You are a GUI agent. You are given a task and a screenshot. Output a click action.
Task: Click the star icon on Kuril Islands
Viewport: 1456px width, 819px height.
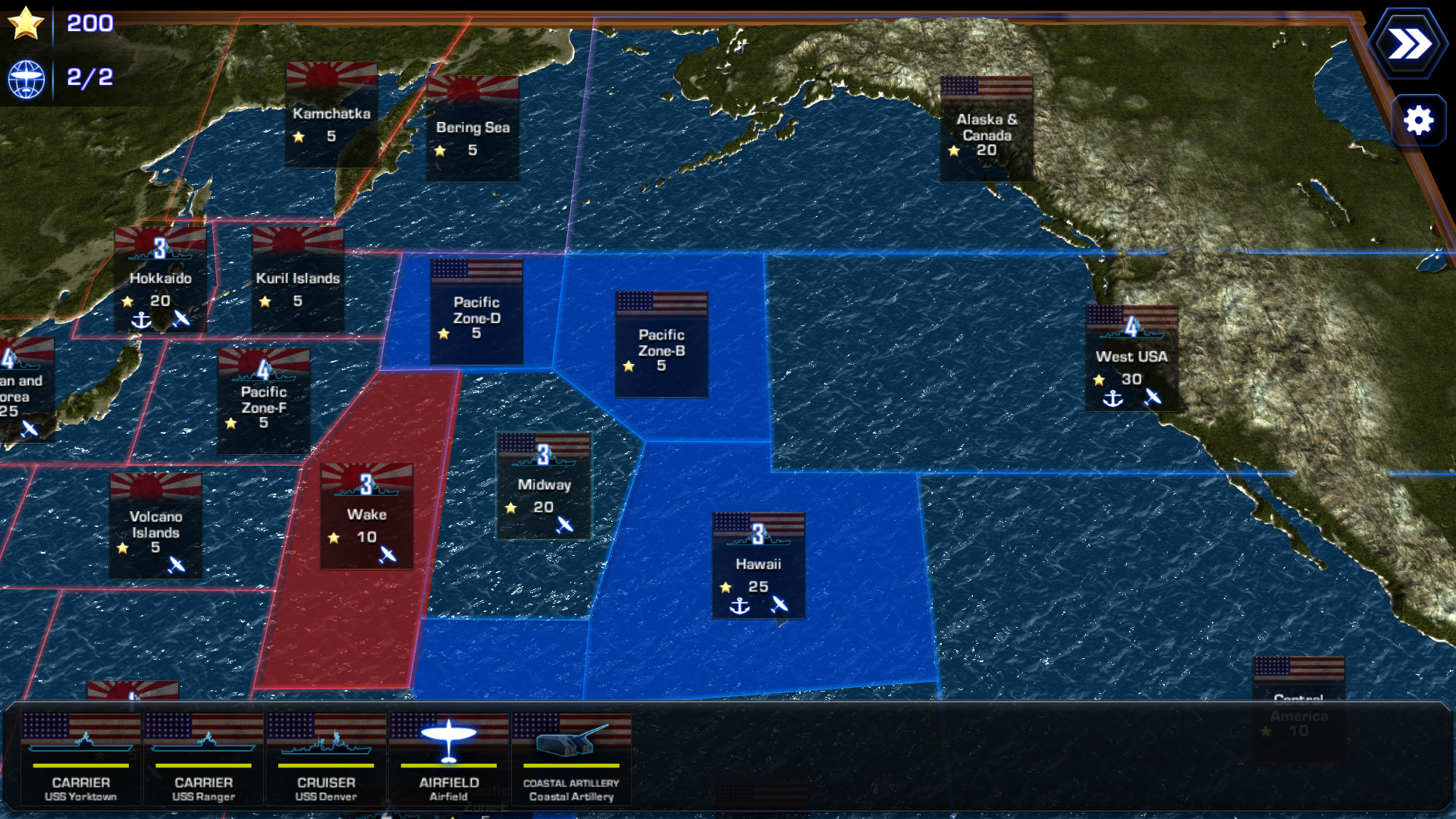click(264, 301)
